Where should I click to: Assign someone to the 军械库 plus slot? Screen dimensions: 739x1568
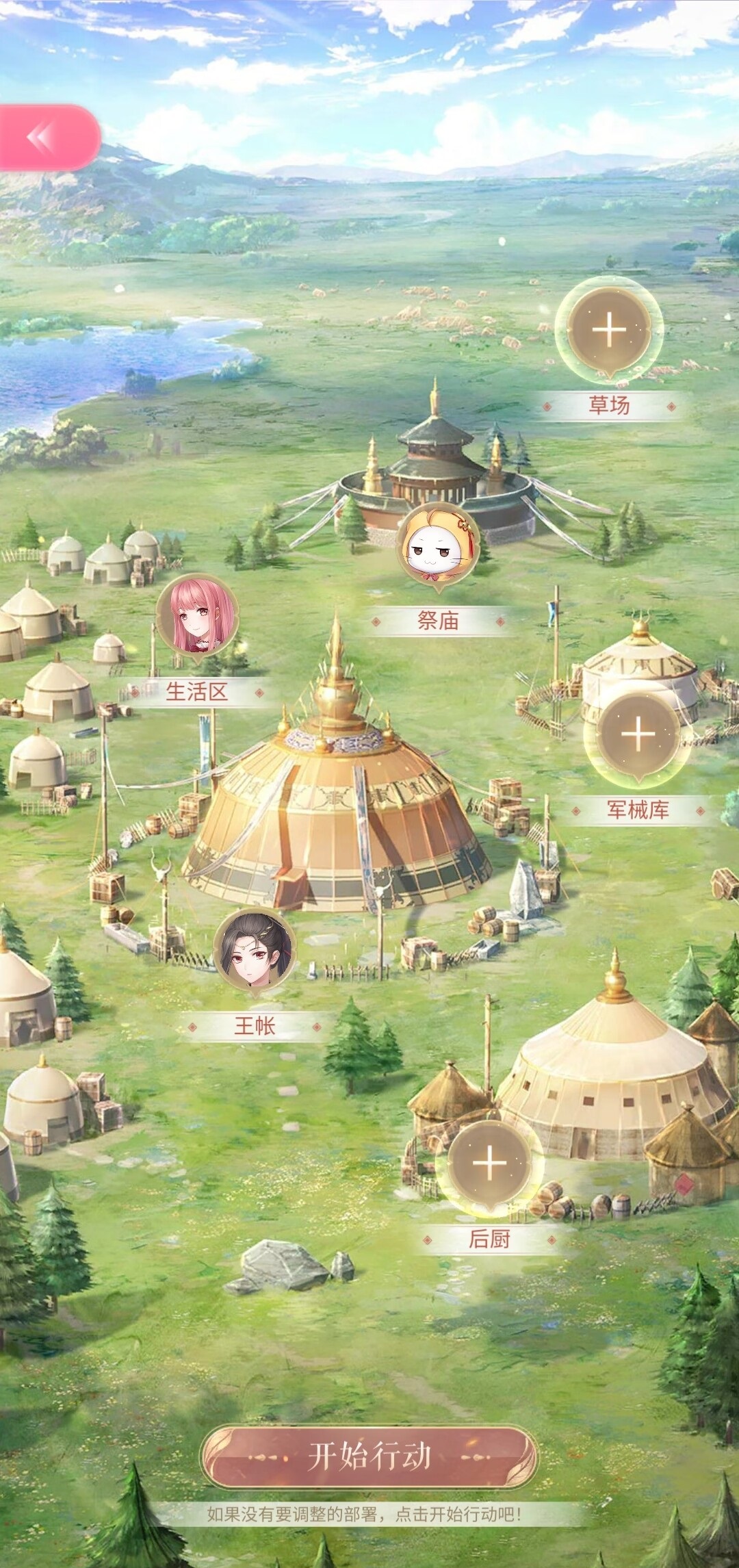click(x=638, y=734)
